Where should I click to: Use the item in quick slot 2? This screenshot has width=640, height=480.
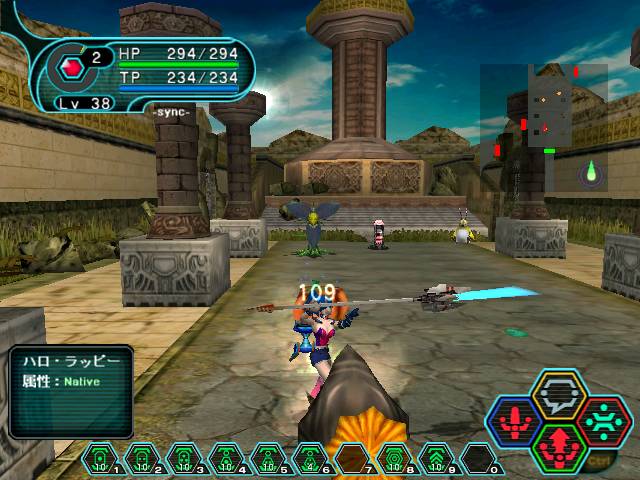[142, 459]
